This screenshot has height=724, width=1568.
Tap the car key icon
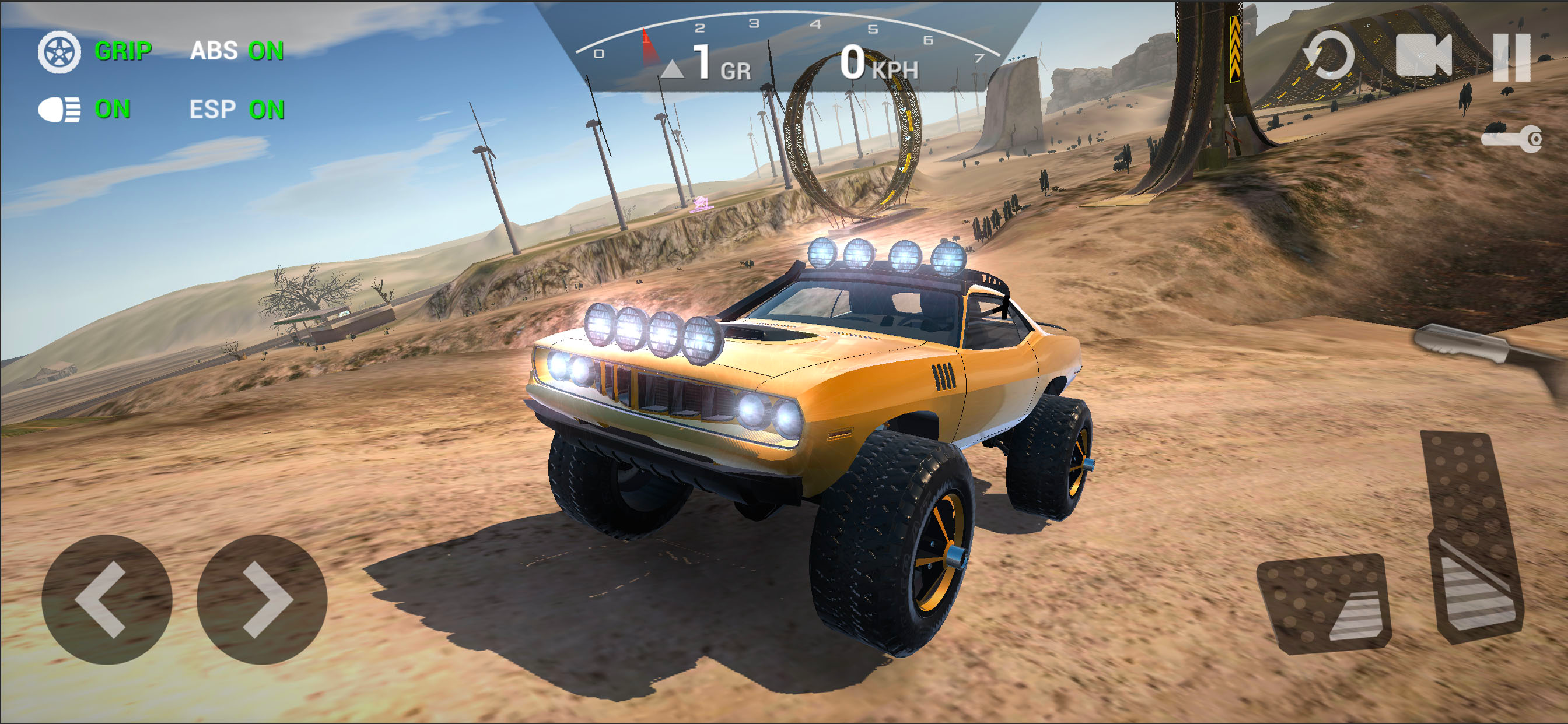1510,139
